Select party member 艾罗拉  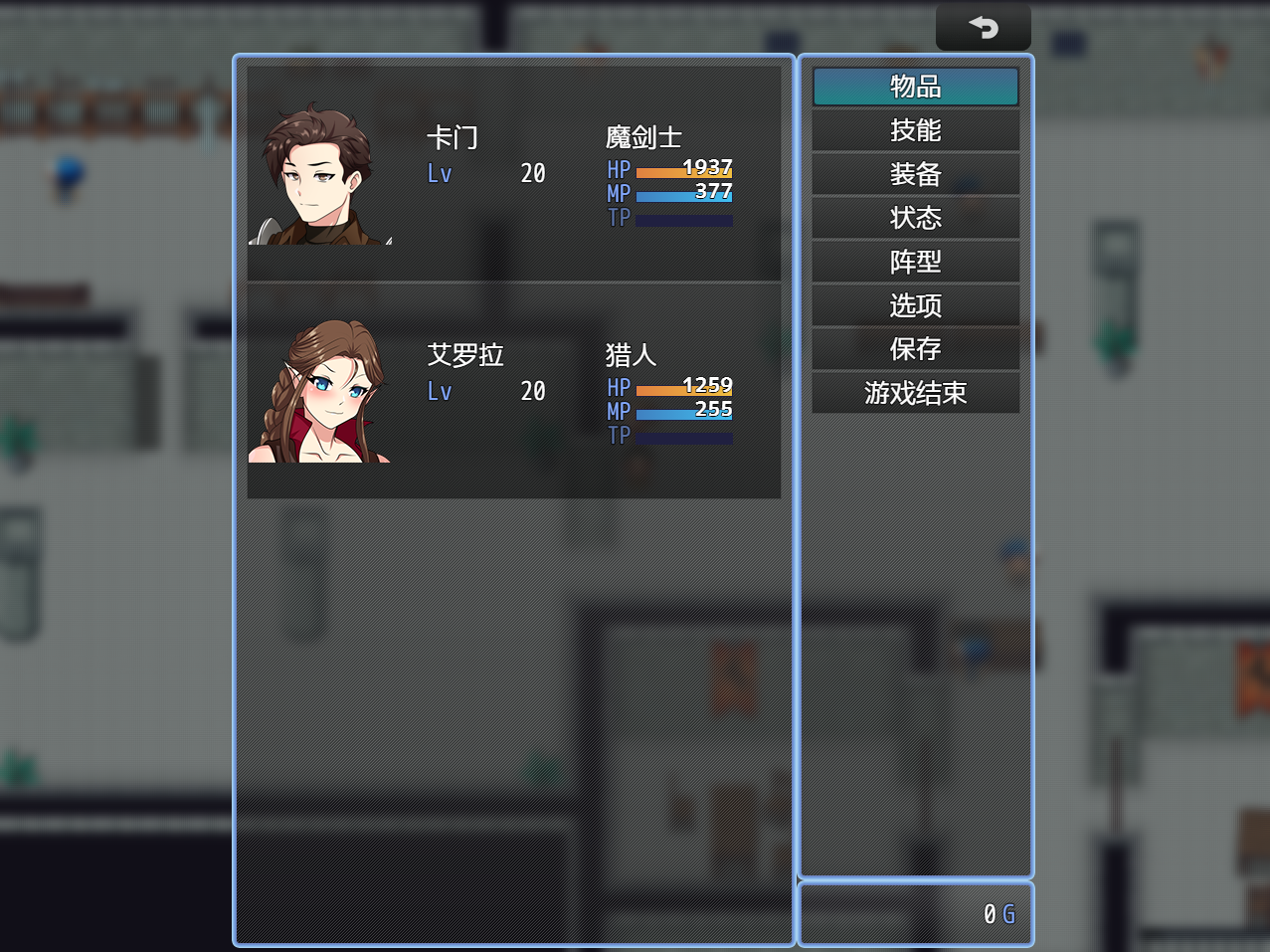513,391
